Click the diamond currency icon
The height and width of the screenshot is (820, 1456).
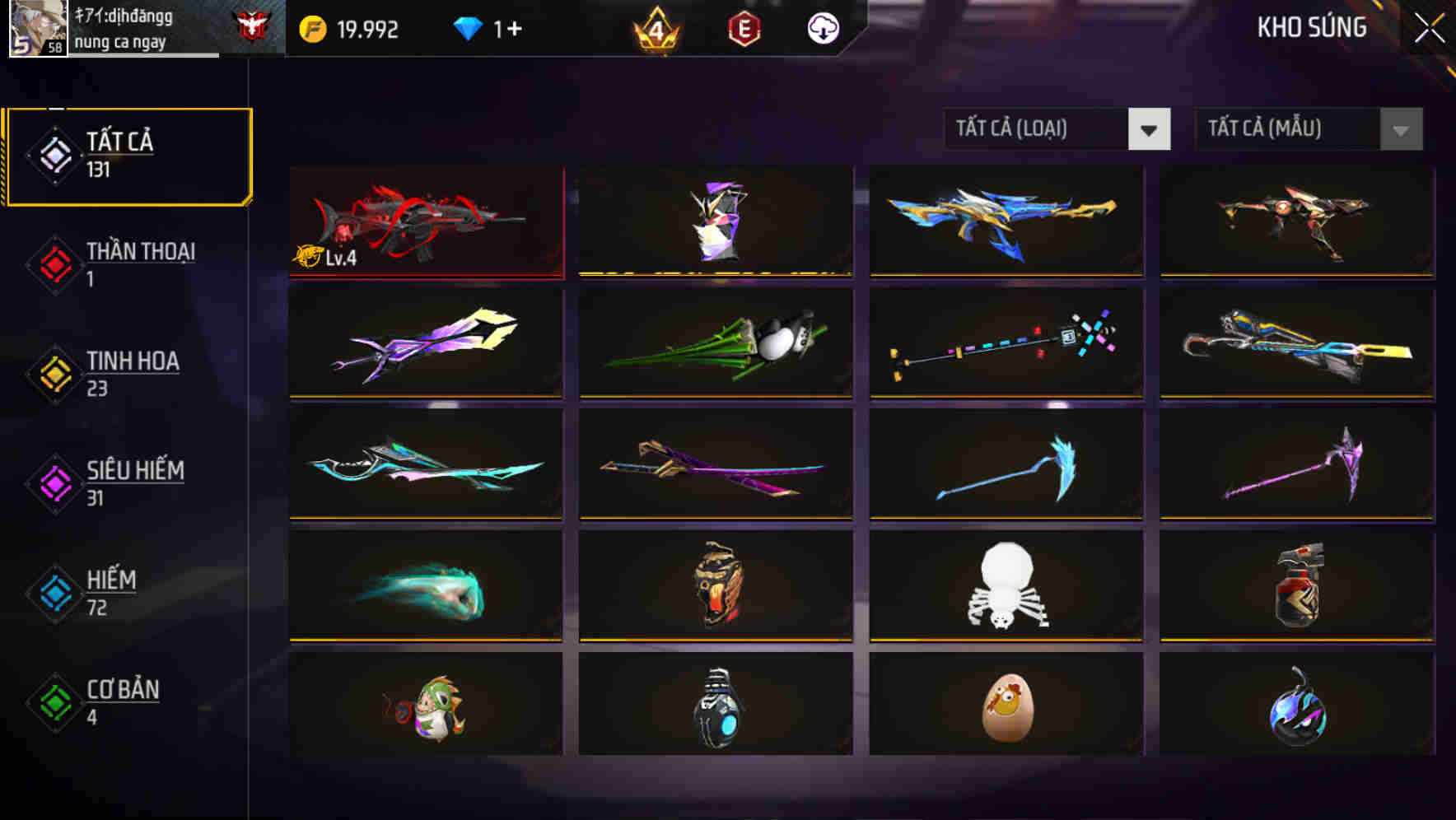(x=468, y=27)
